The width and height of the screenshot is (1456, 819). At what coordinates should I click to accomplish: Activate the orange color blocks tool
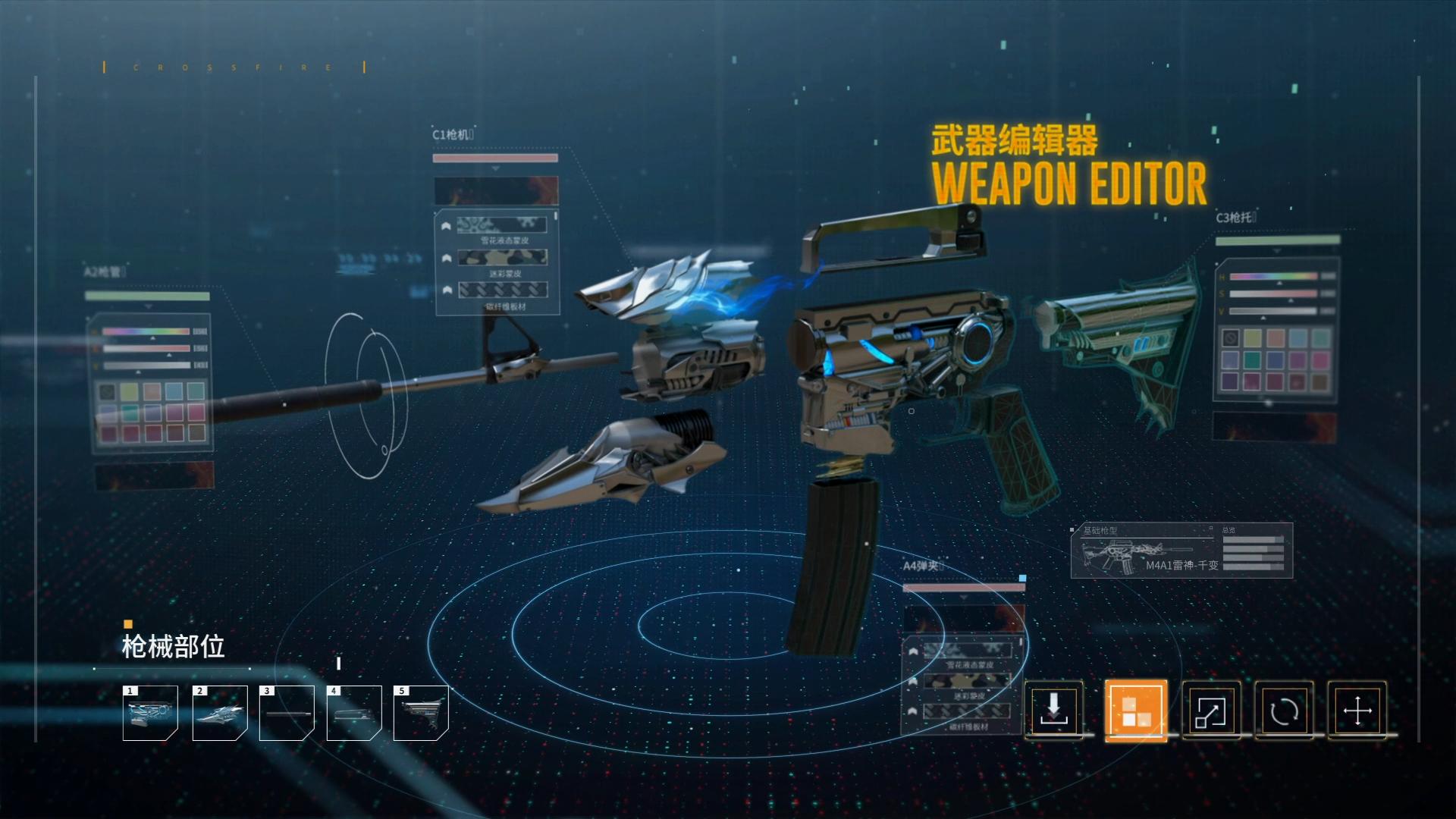click(1135, 711)
